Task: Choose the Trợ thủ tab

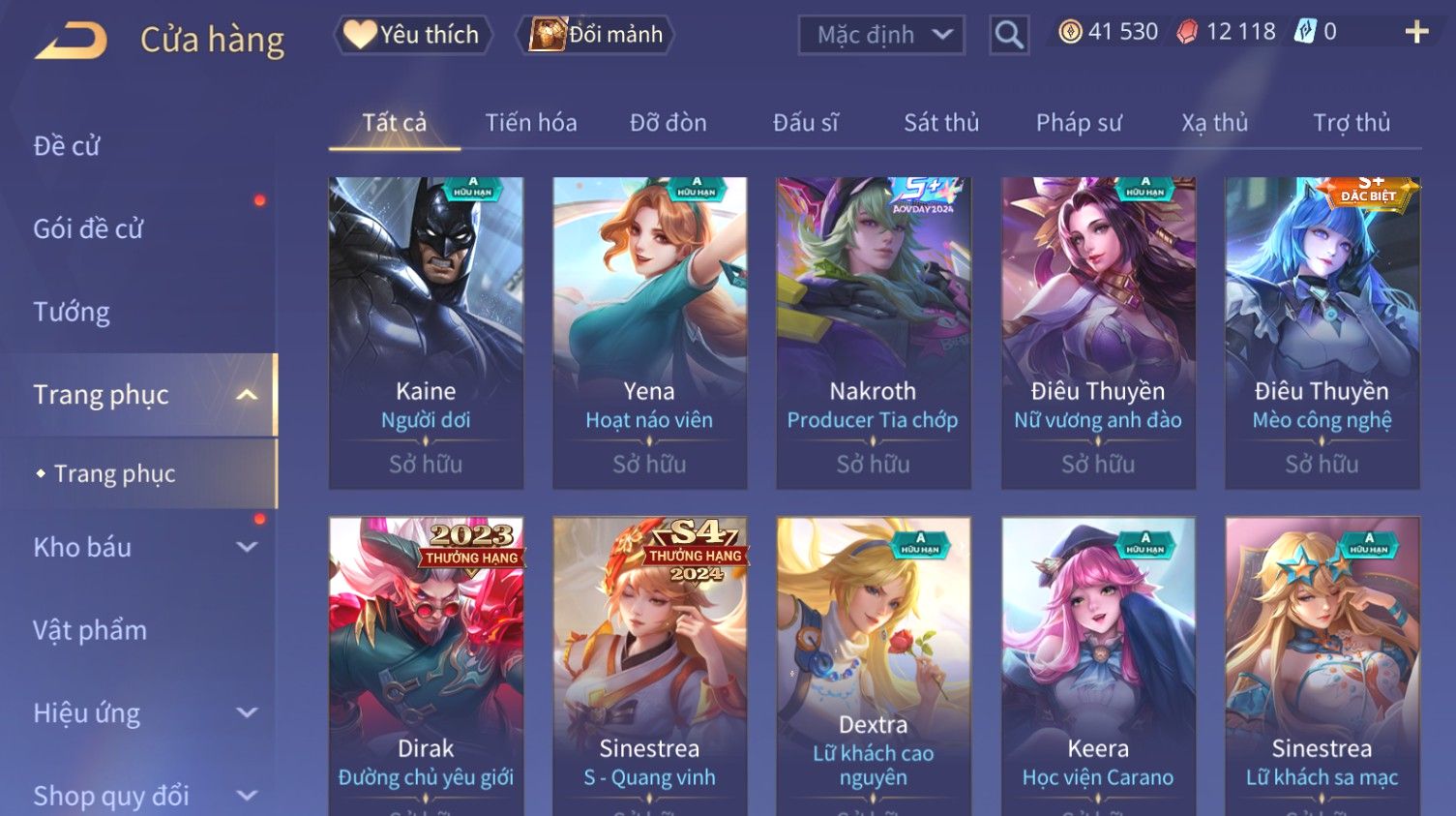Action: click(x=1351, y=123)
